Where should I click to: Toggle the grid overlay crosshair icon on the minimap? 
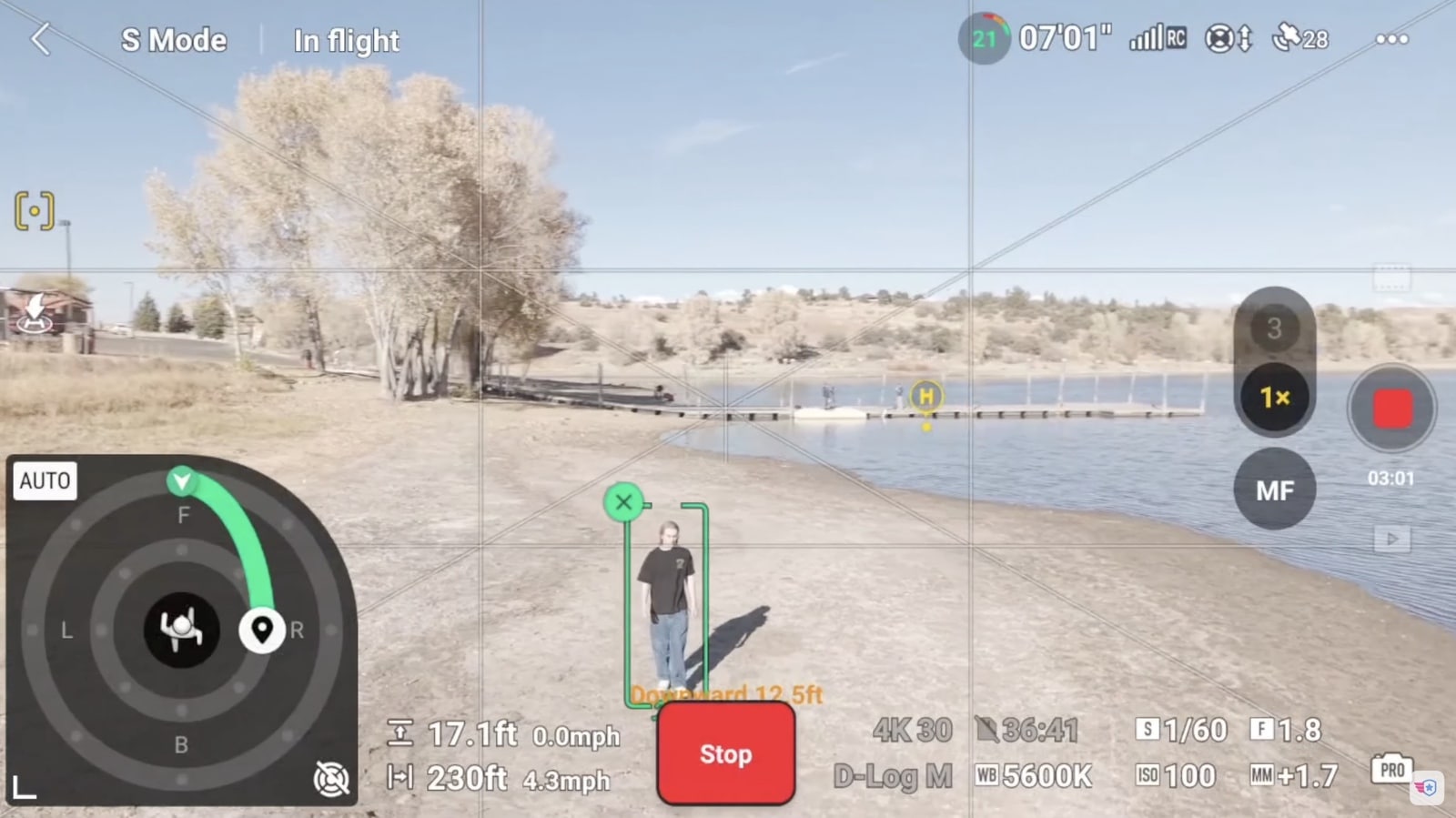coord(331,780)
